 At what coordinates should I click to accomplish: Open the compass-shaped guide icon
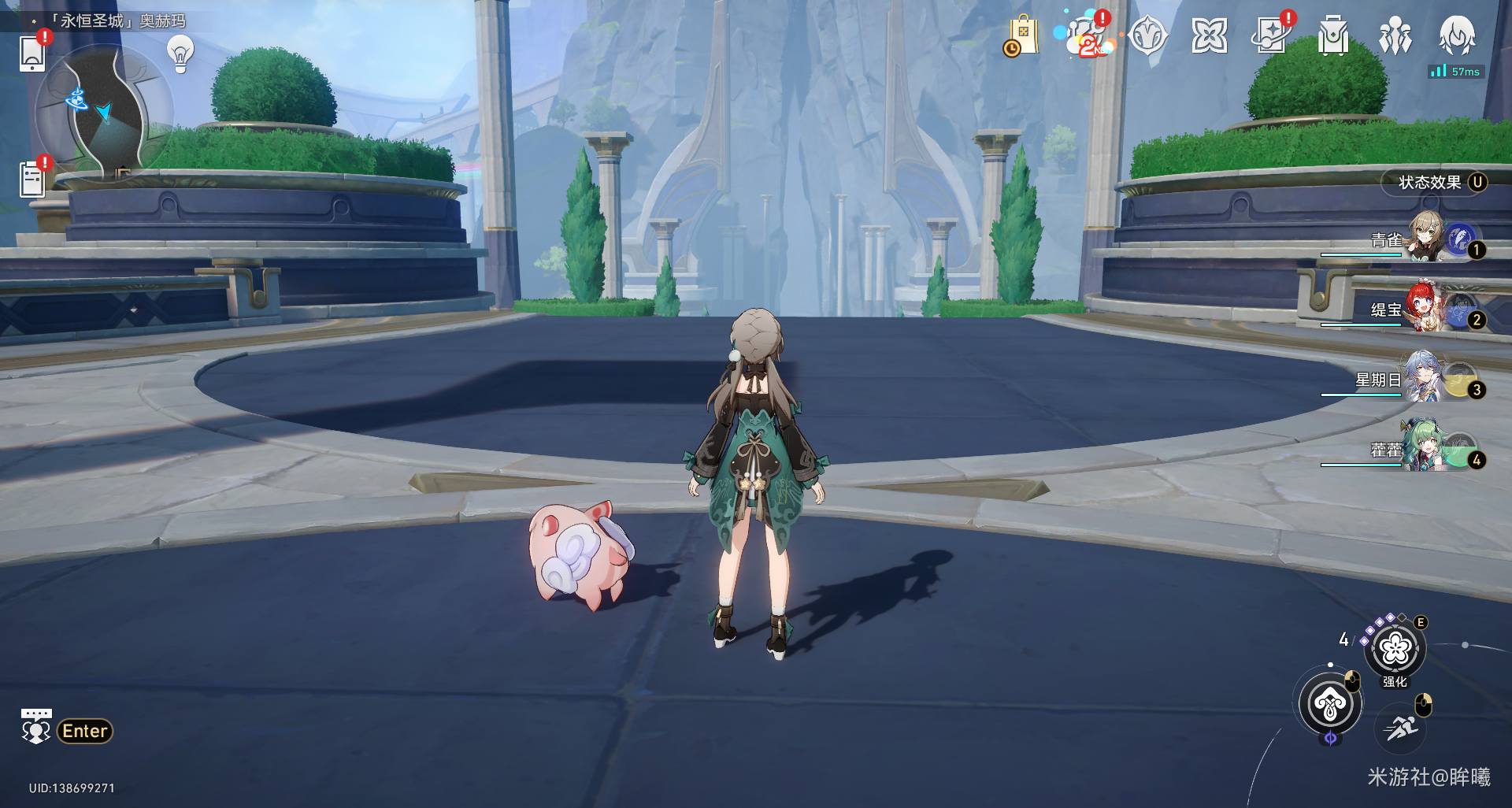(x=1147, y=36)
